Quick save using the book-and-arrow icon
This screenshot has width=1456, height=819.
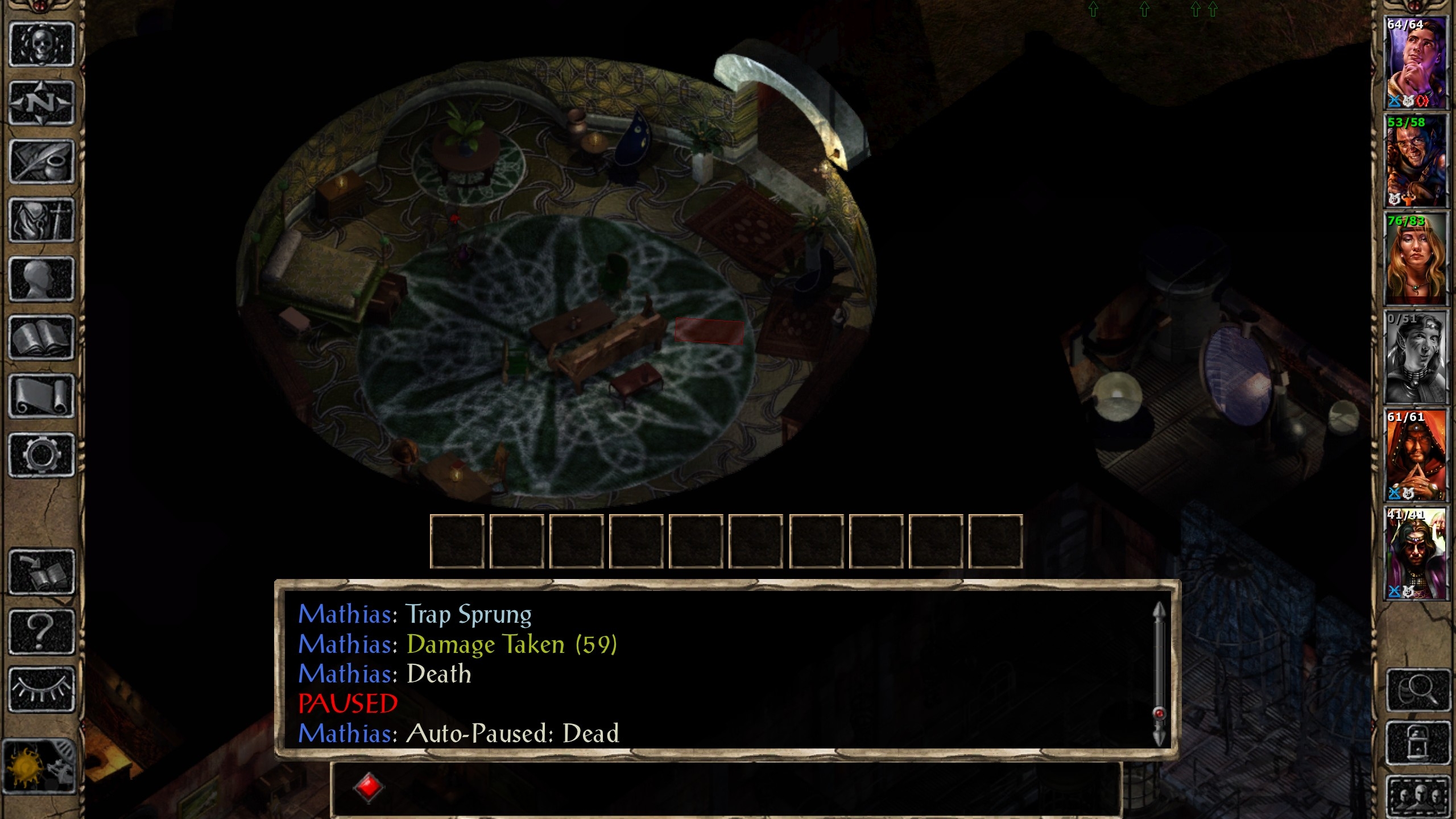coord(42,572)
